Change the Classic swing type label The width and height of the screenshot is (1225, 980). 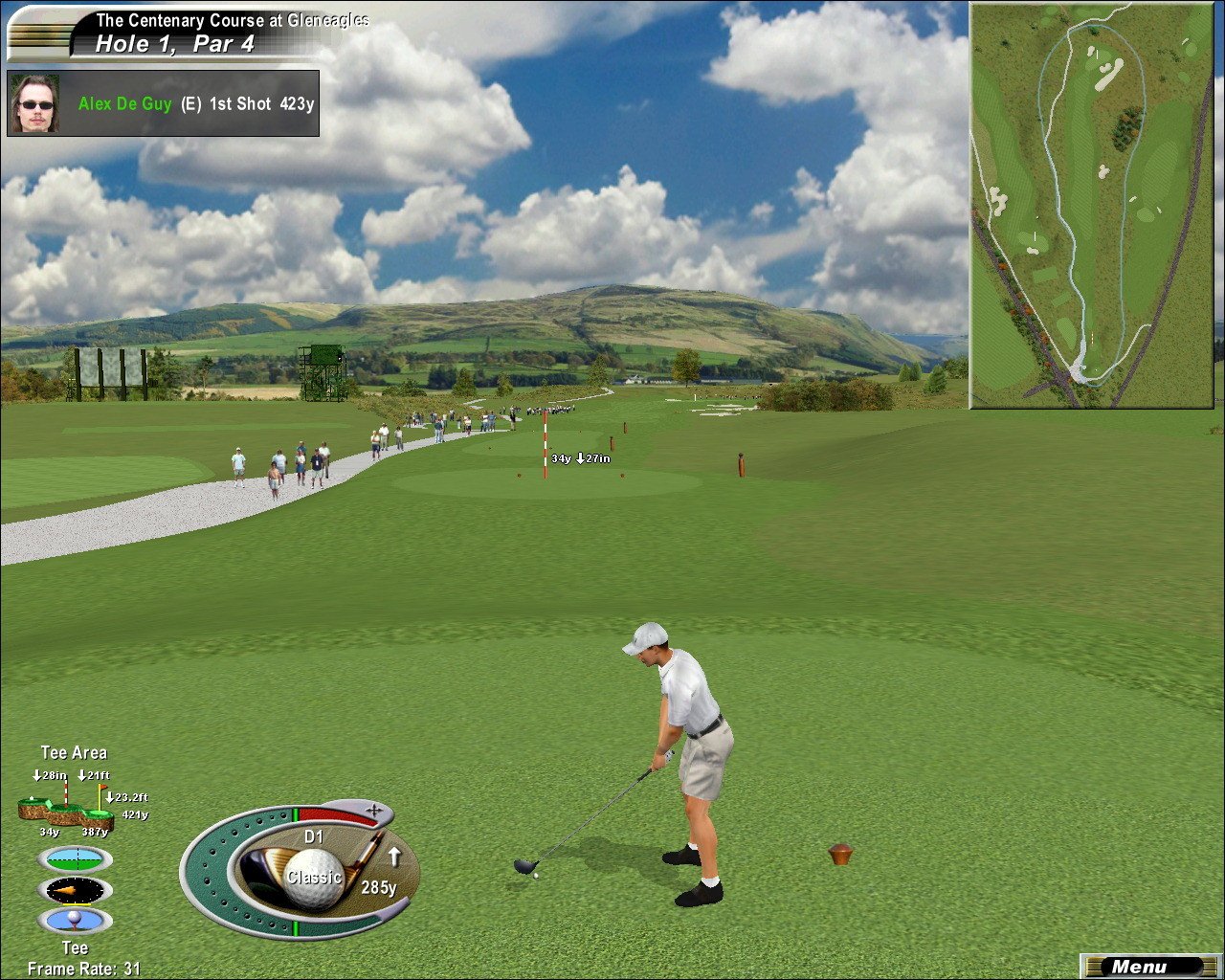[x=313, y=877]
